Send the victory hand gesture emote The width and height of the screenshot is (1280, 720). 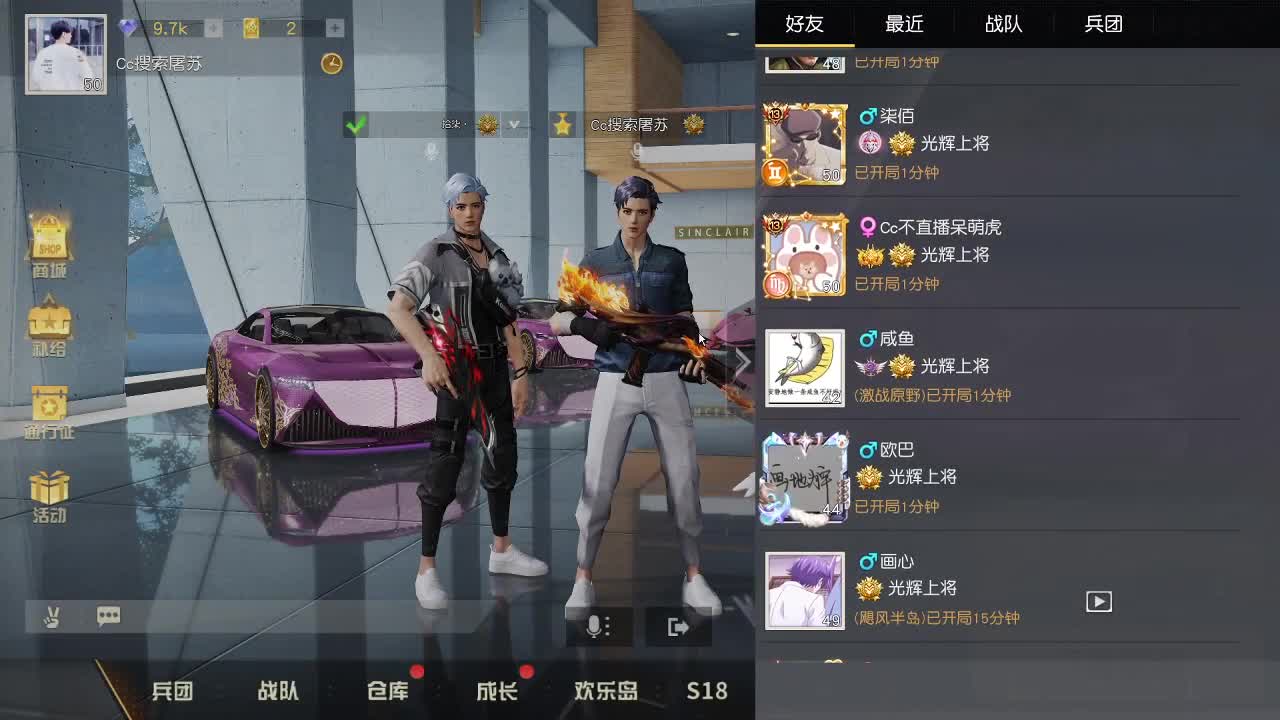click(50, 617)
